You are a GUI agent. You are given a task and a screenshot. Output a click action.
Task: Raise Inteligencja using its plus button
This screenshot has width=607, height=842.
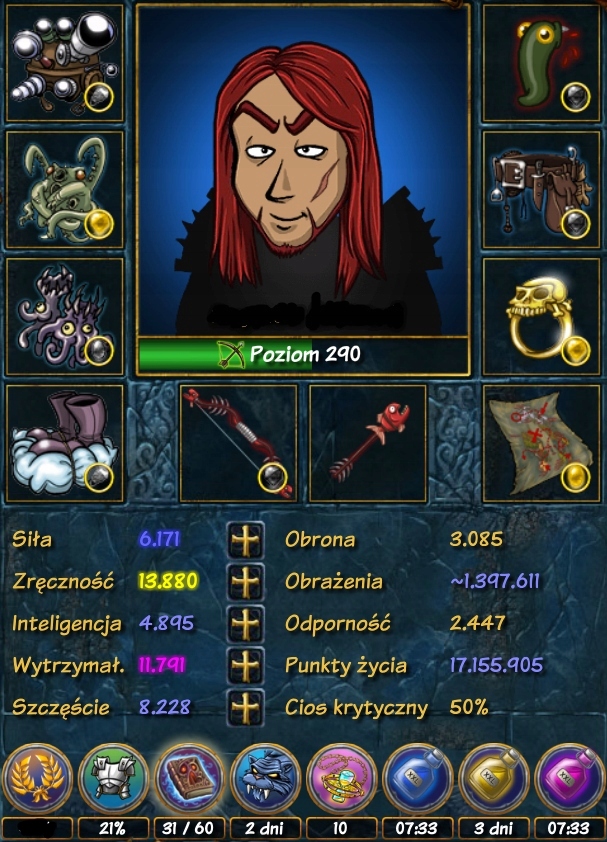click(245, 623)
